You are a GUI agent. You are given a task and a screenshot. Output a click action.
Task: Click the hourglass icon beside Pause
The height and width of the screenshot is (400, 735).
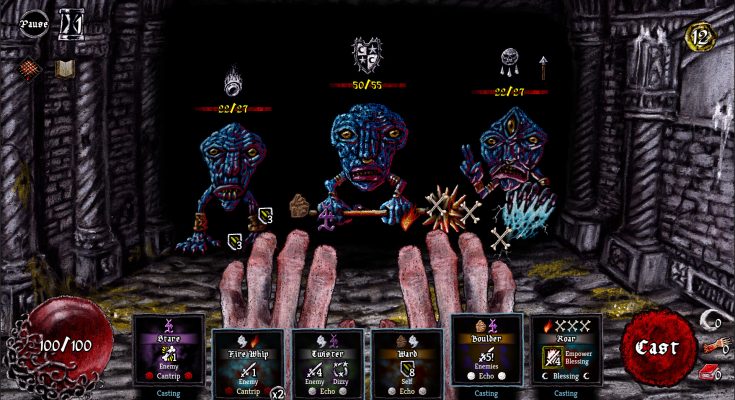click(x=71, y=22)
